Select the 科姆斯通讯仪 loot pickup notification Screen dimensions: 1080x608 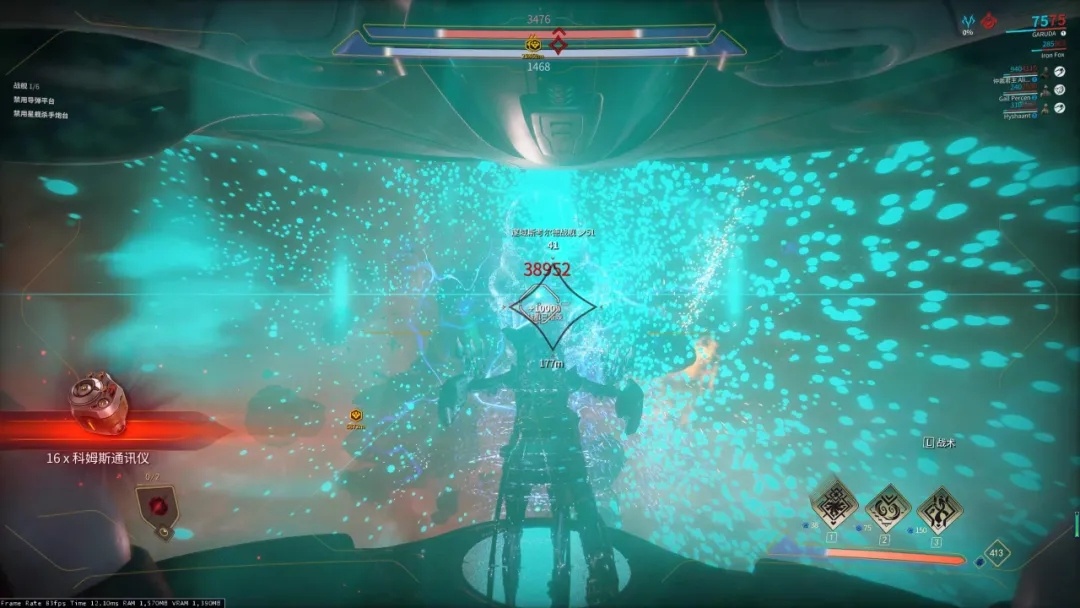pos(98,457)
